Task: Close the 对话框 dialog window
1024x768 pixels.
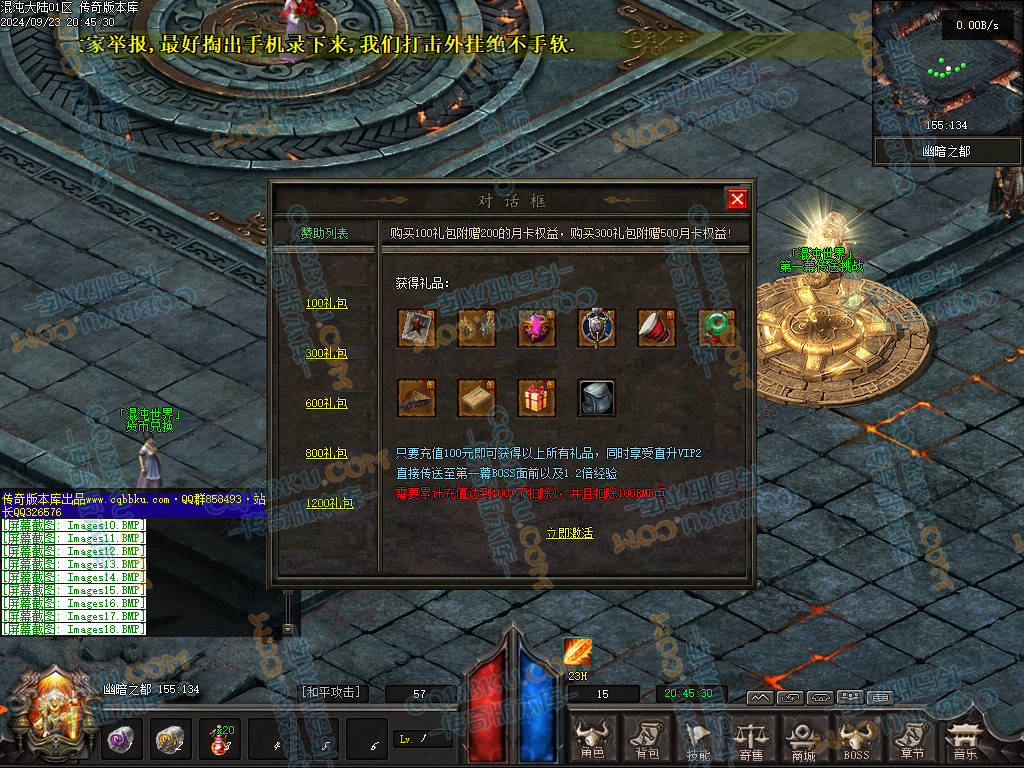Action: tap(737, 199)
